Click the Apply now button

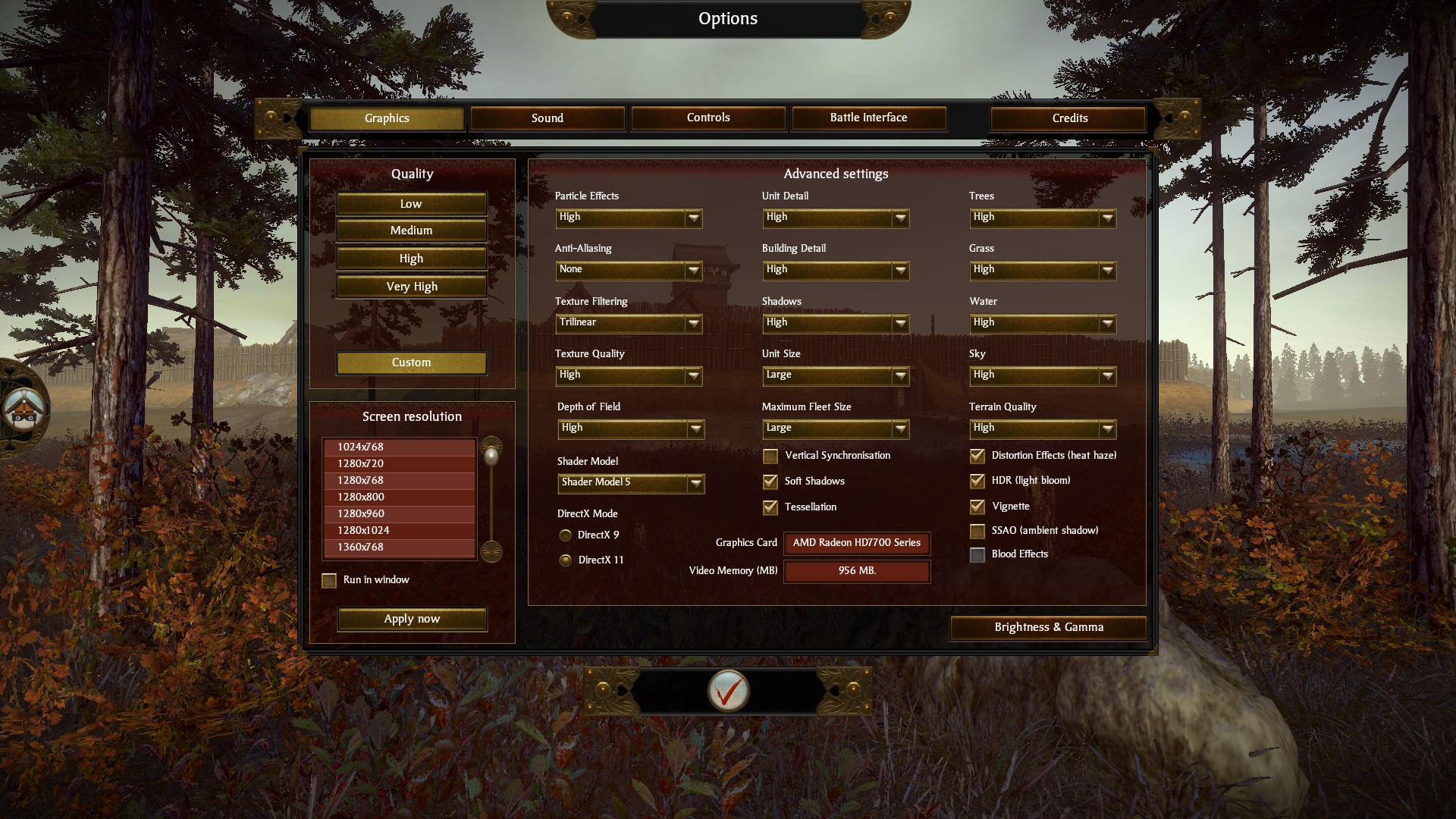(412, 619)
